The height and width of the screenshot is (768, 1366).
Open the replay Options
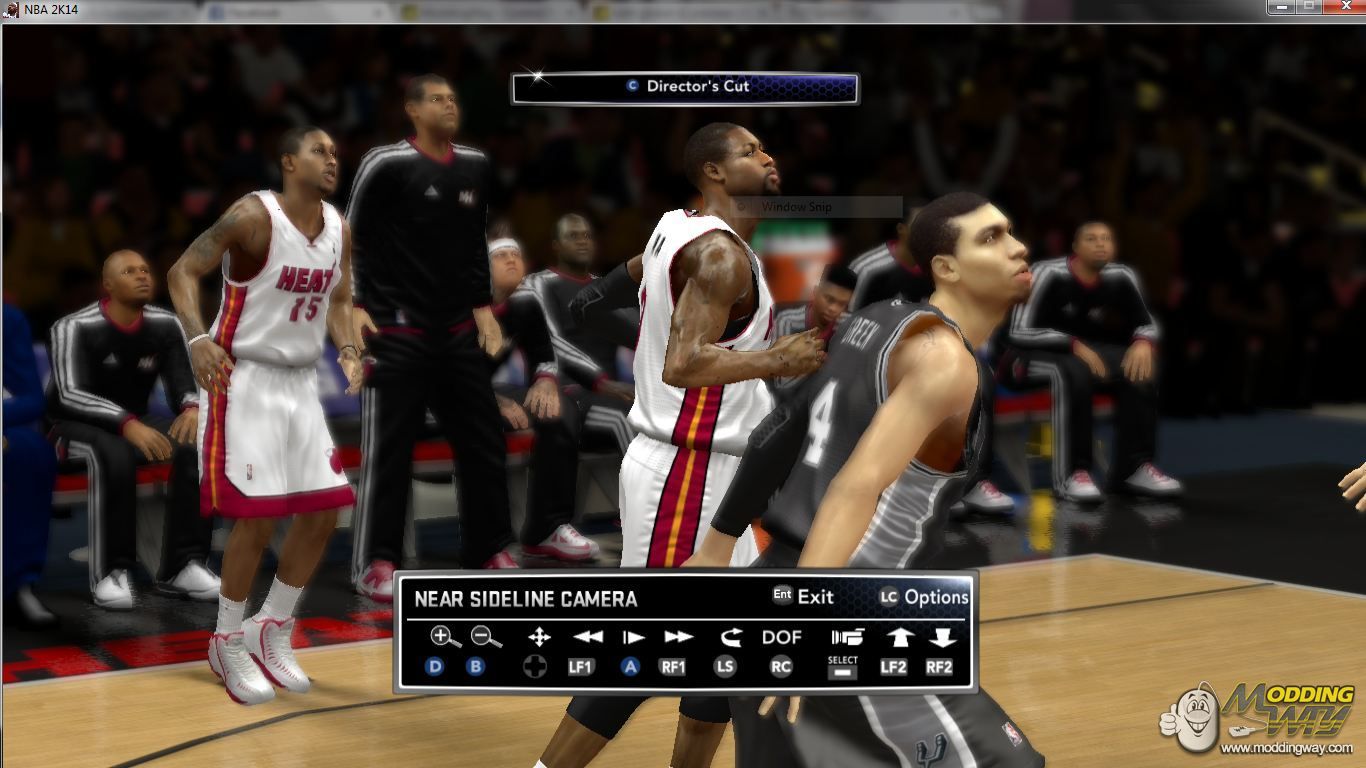924,597
